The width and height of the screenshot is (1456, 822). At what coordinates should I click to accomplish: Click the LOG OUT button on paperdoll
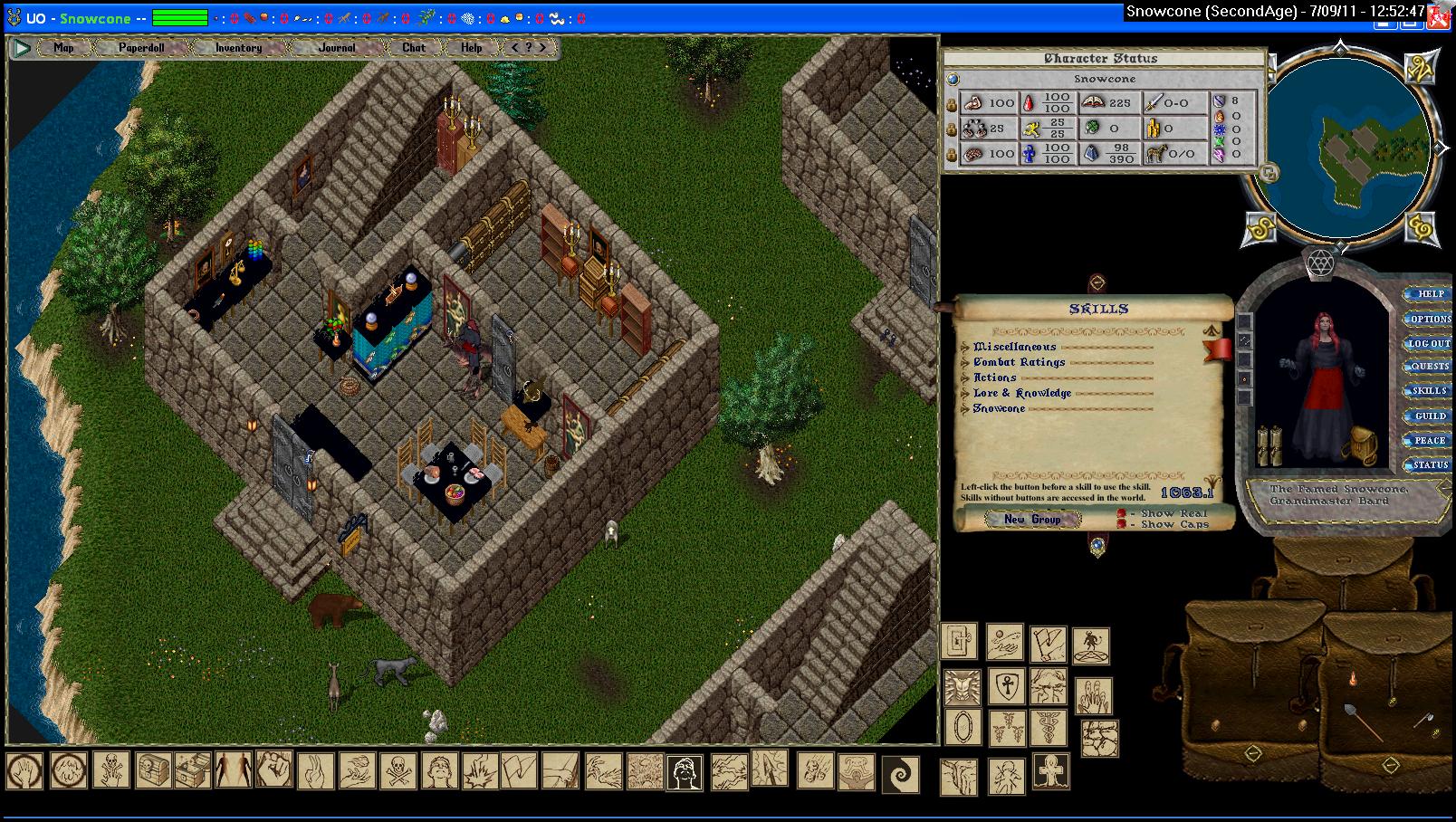1429,344
